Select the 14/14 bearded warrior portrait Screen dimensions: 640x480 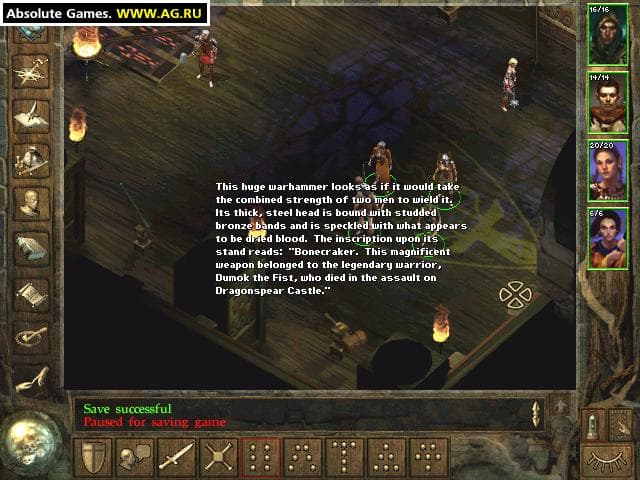click(608, 104)
